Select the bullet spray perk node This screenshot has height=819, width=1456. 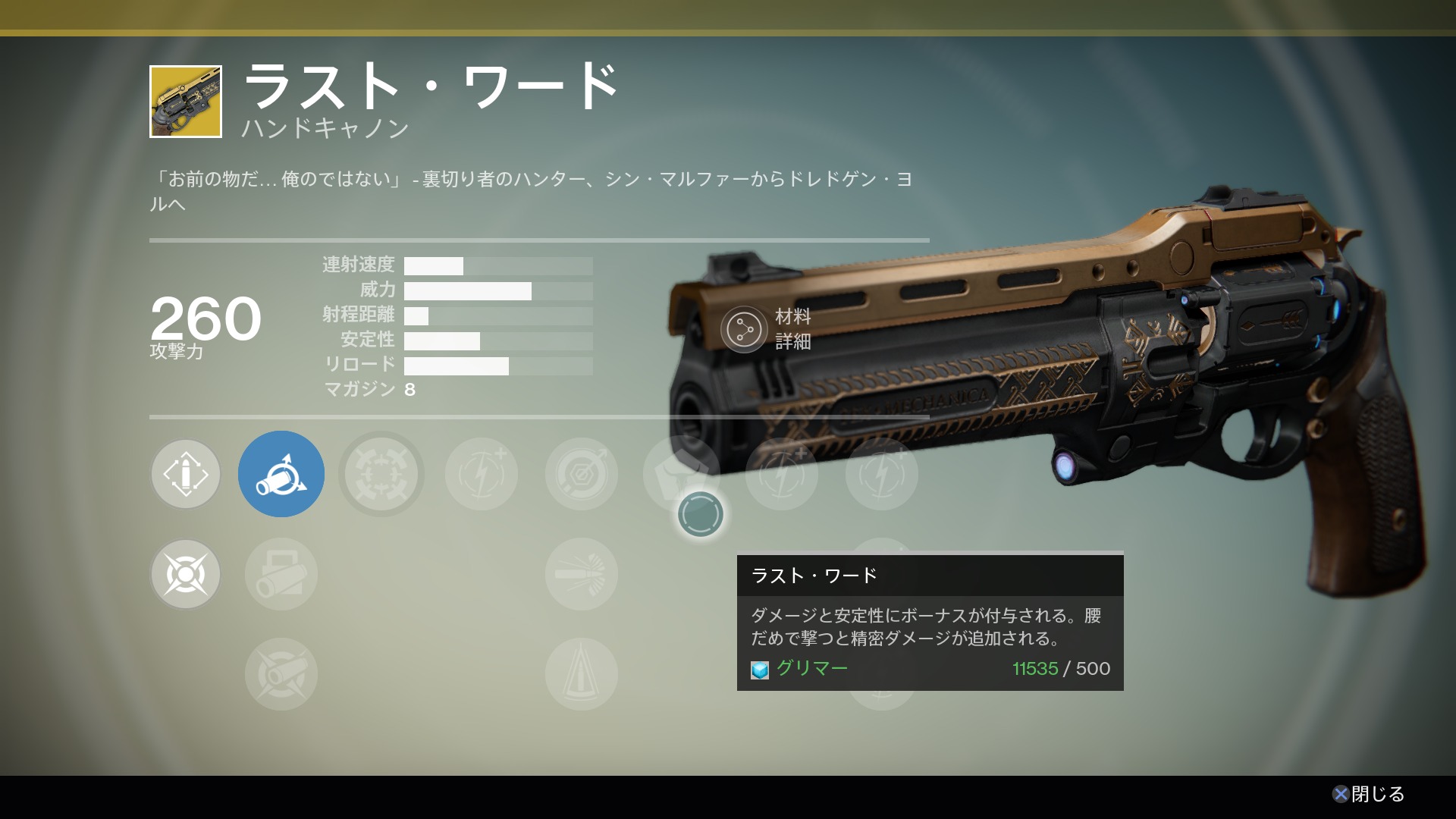(582, 575)
